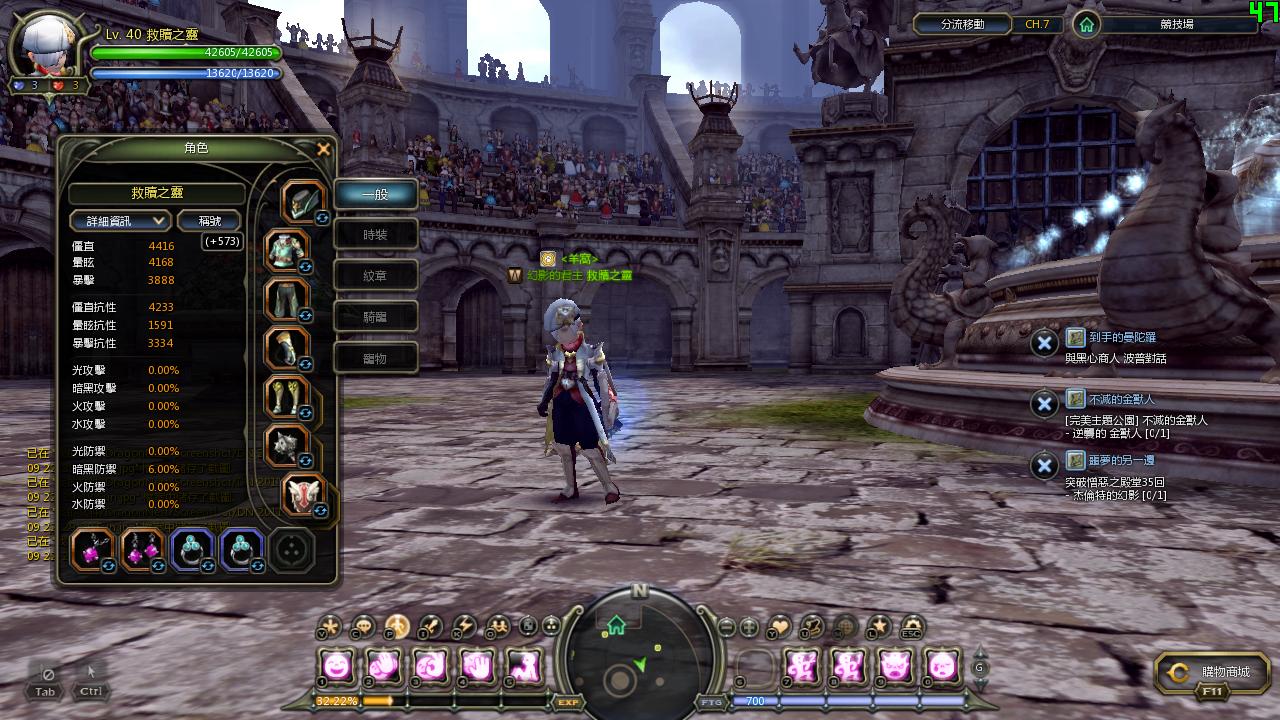Close the 角色 character window

coord(323,150)
